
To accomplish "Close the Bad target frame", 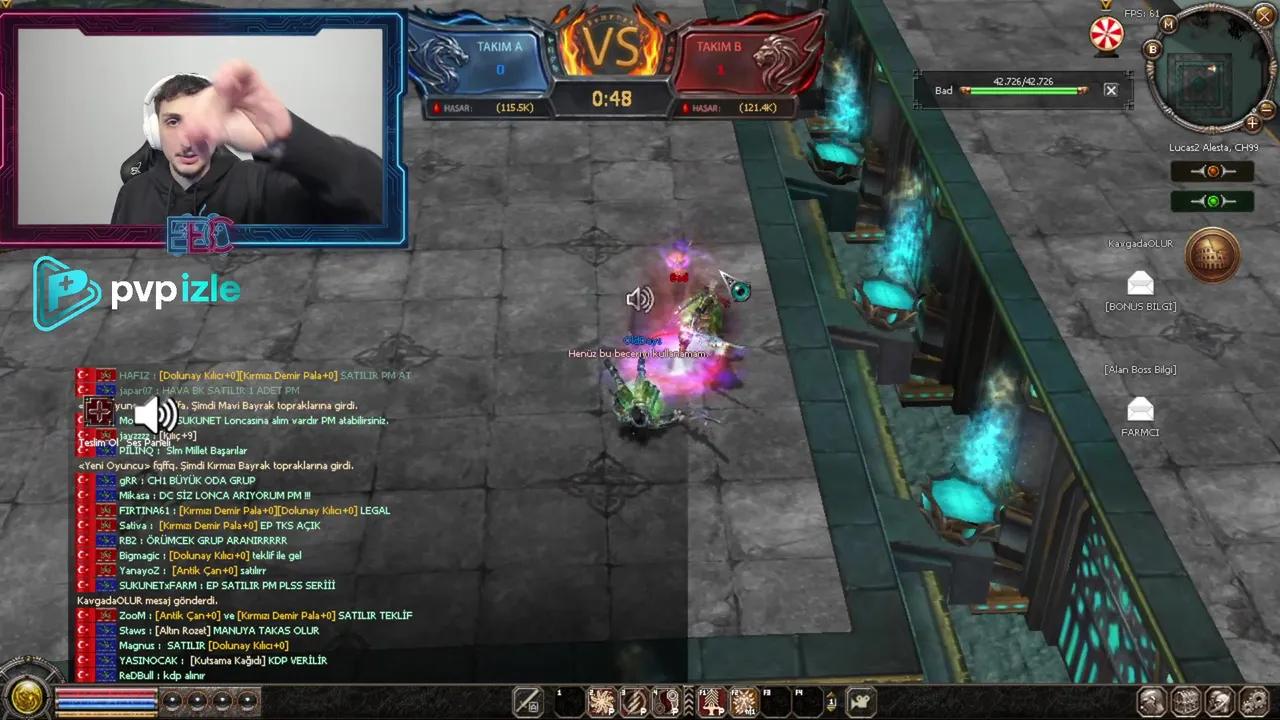I will point(1110,90).
